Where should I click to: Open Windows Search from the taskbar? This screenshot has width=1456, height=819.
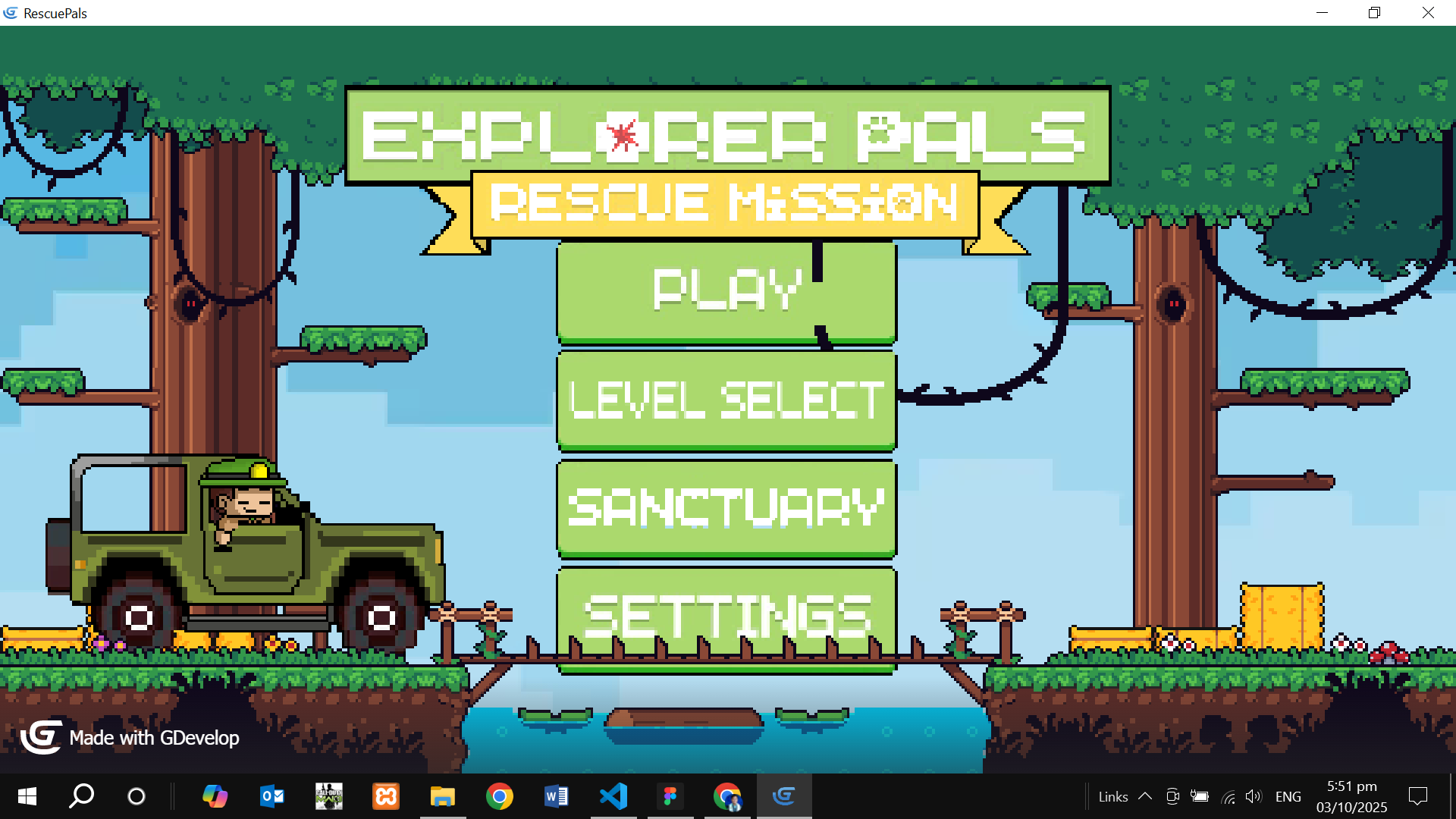80,796
